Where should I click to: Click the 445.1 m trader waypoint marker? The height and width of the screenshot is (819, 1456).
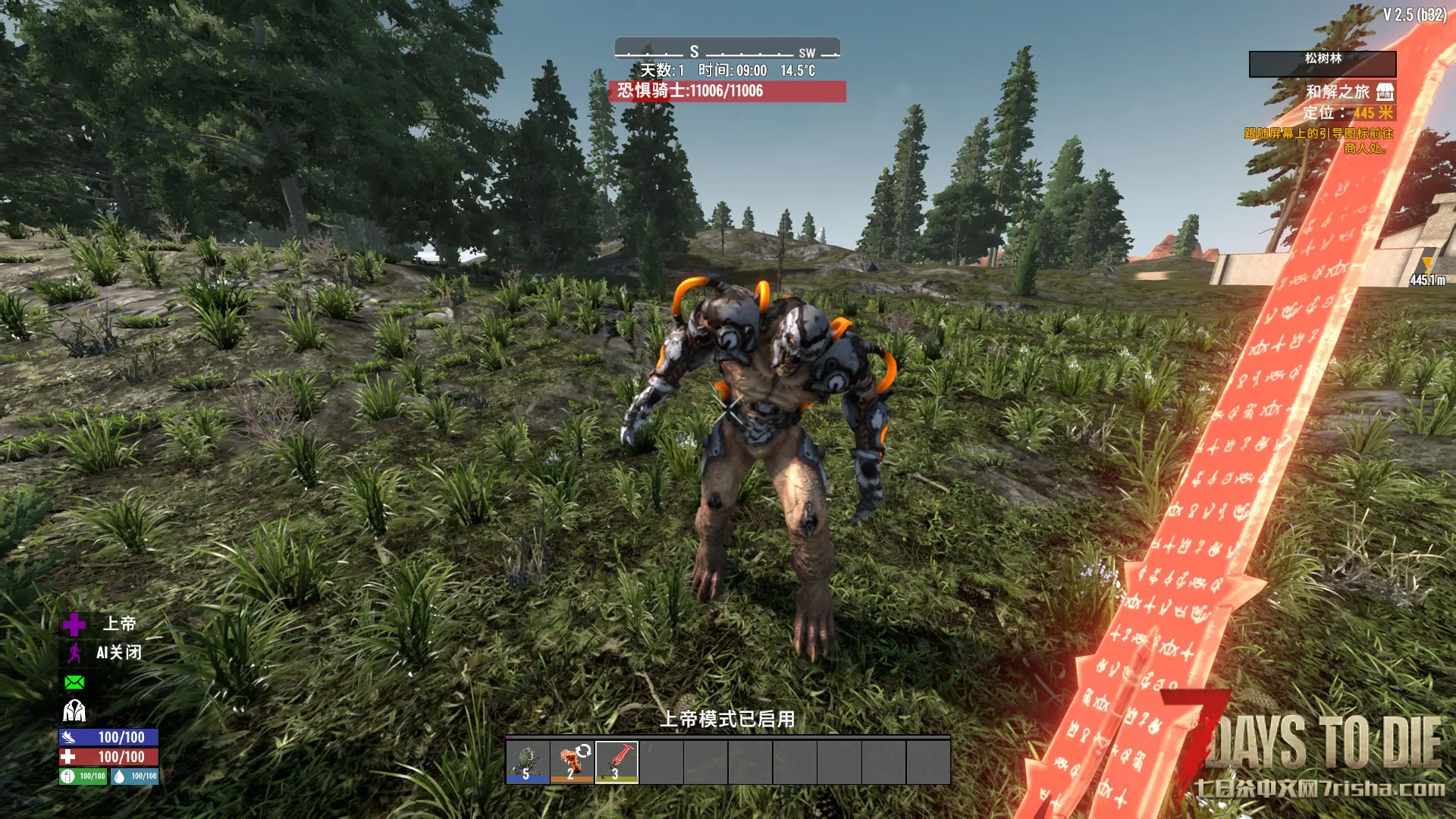(1427, 271)
